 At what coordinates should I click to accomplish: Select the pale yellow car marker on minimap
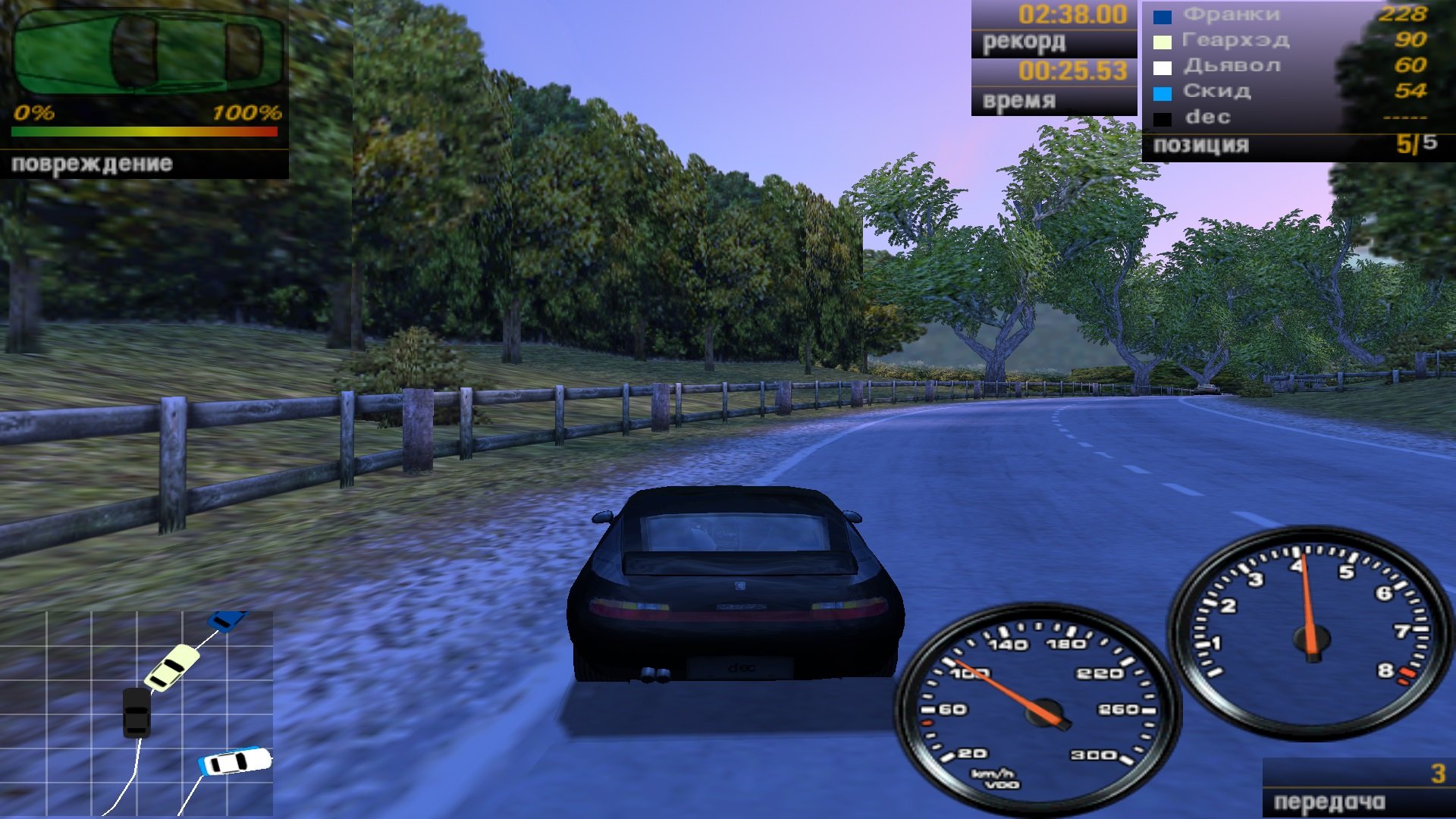pyautogui.click(x=172, y=667)
